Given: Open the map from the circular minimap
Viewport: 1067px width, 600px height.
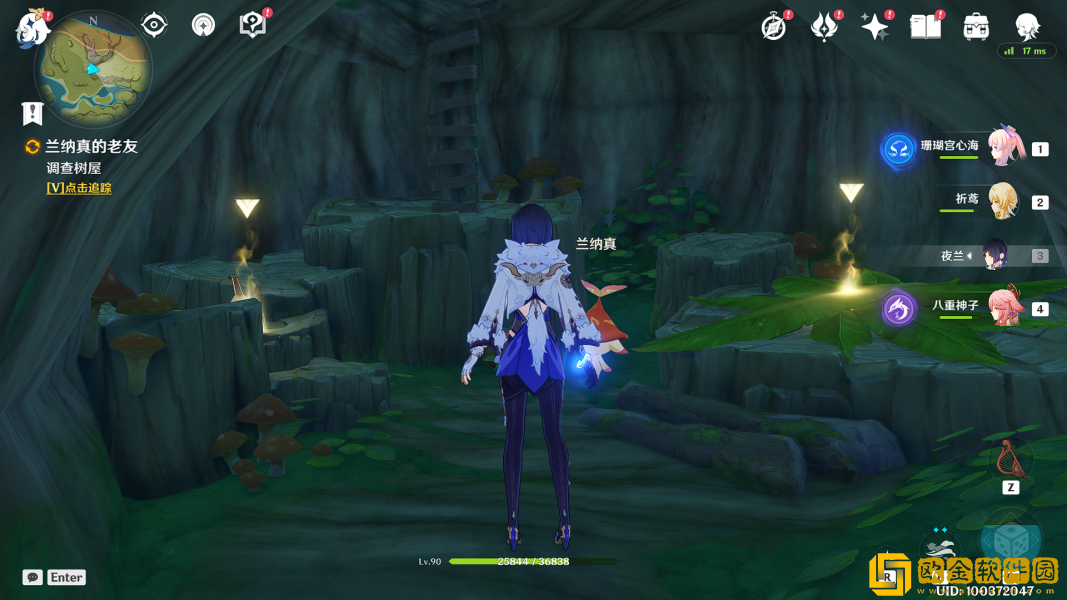Looking at the screenshot, I should (93, 68).
